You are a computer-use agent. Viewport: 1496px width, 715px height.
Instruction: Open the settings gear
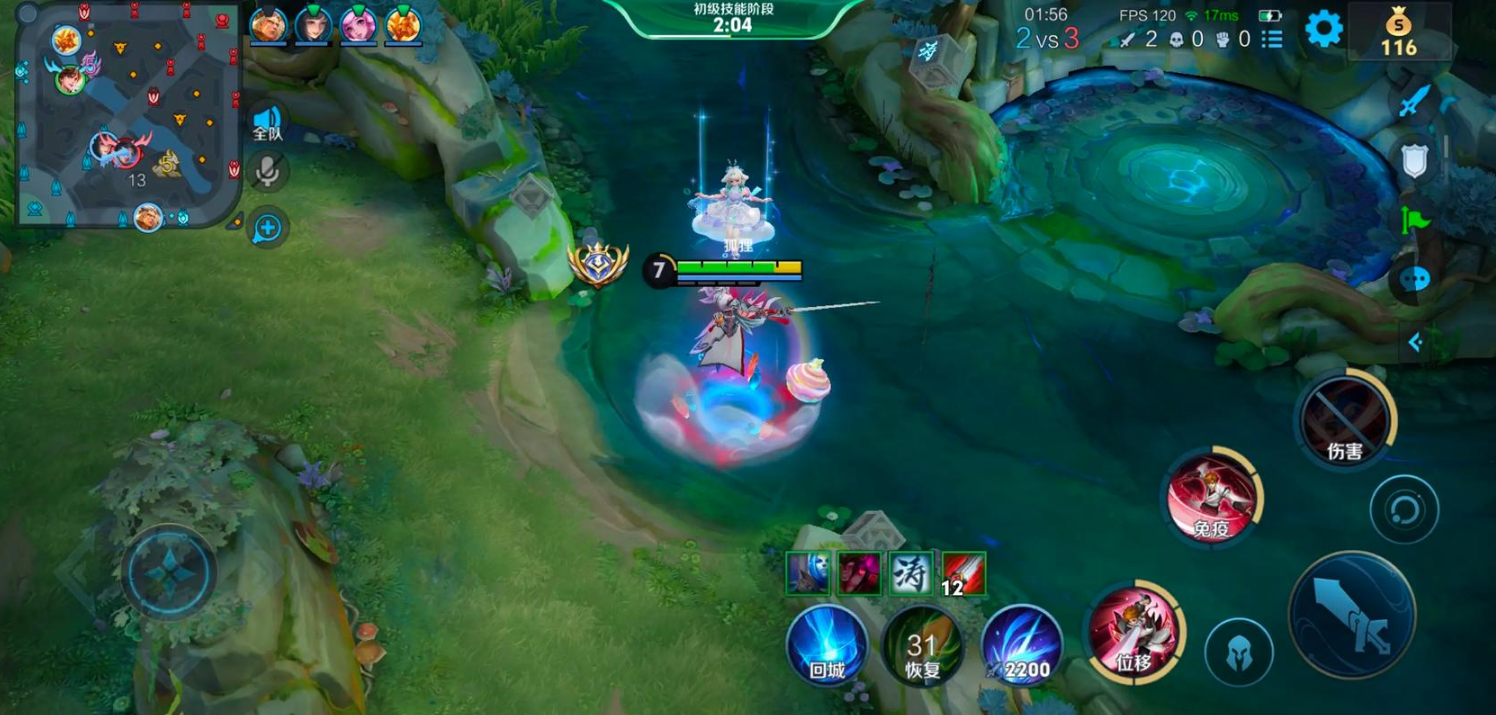(1324, 29)
